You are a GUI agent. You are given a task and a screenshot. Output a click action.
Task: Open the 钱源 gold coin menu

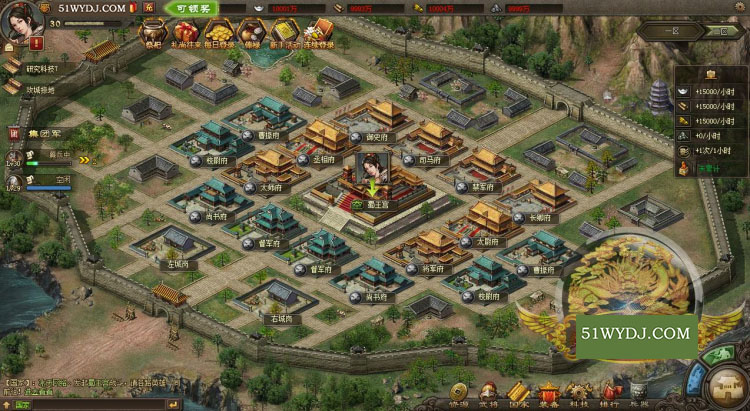[459, 392]
